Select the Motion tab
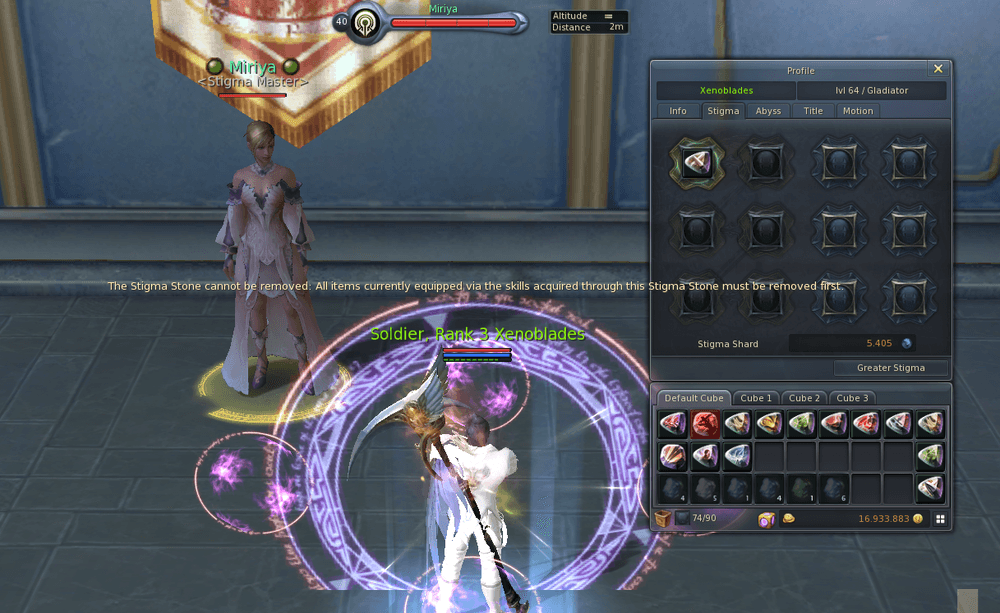Viewport: 1000px width, 613px height. [857, 111]
